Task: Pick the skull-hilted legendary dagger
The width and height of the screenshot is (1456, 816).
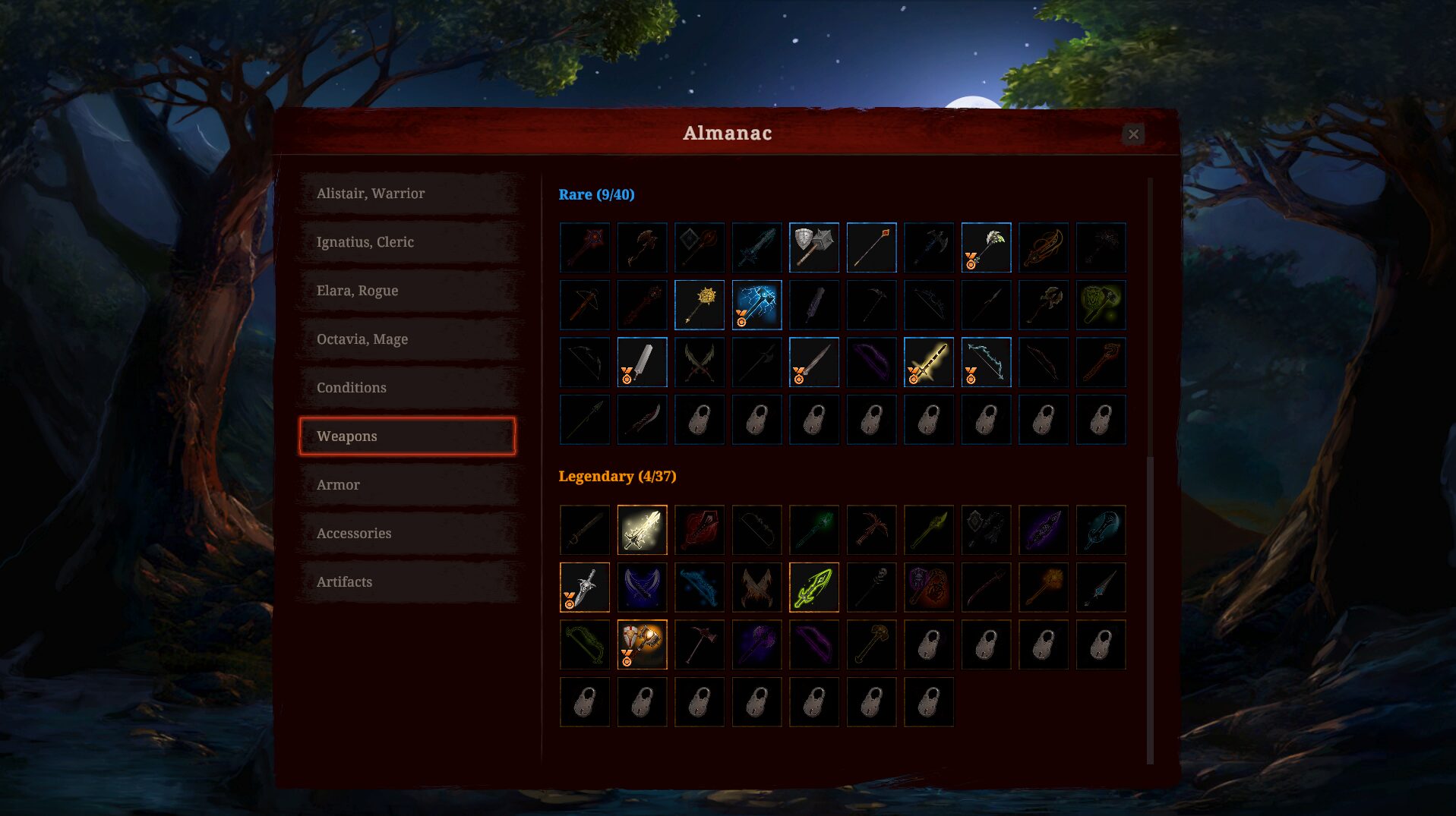Action: [584, 588]
